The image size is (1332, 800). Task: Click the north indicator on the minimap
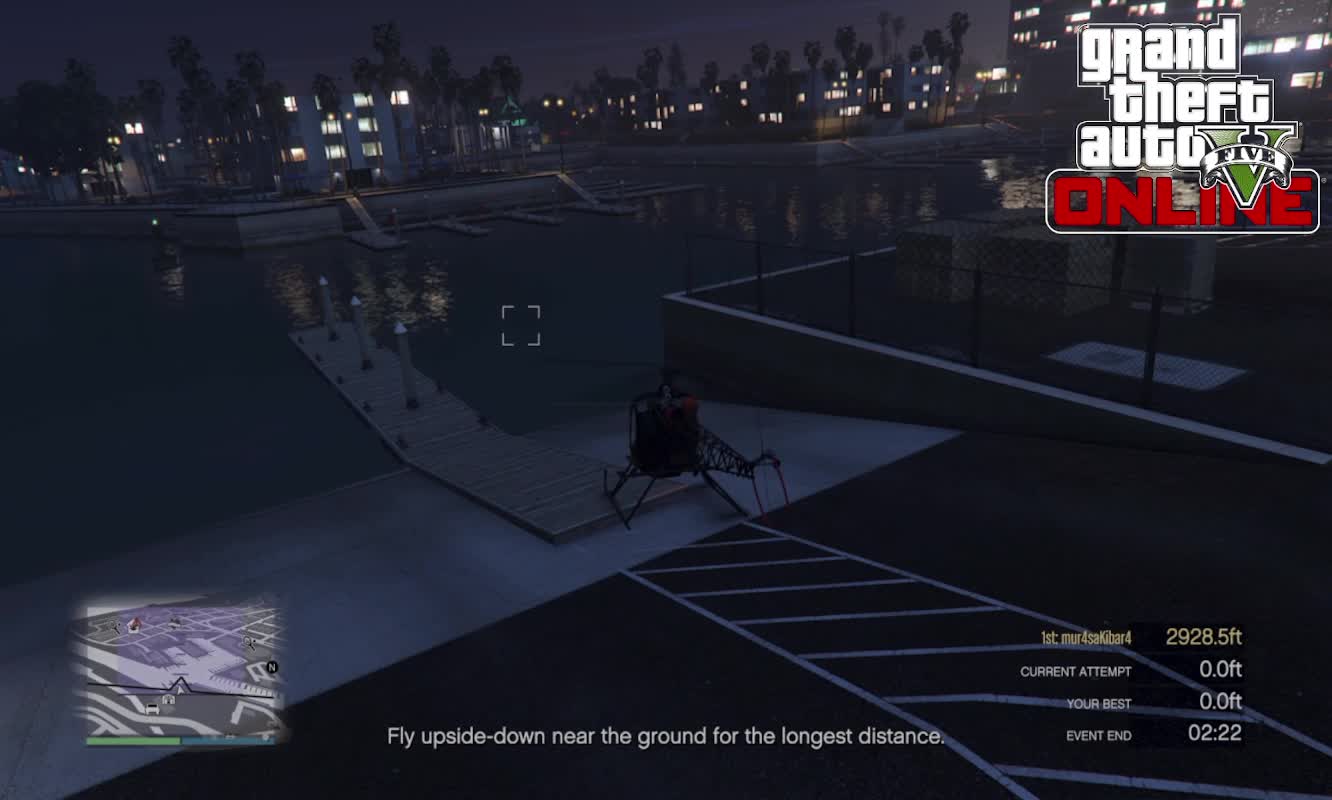(271, 667)
